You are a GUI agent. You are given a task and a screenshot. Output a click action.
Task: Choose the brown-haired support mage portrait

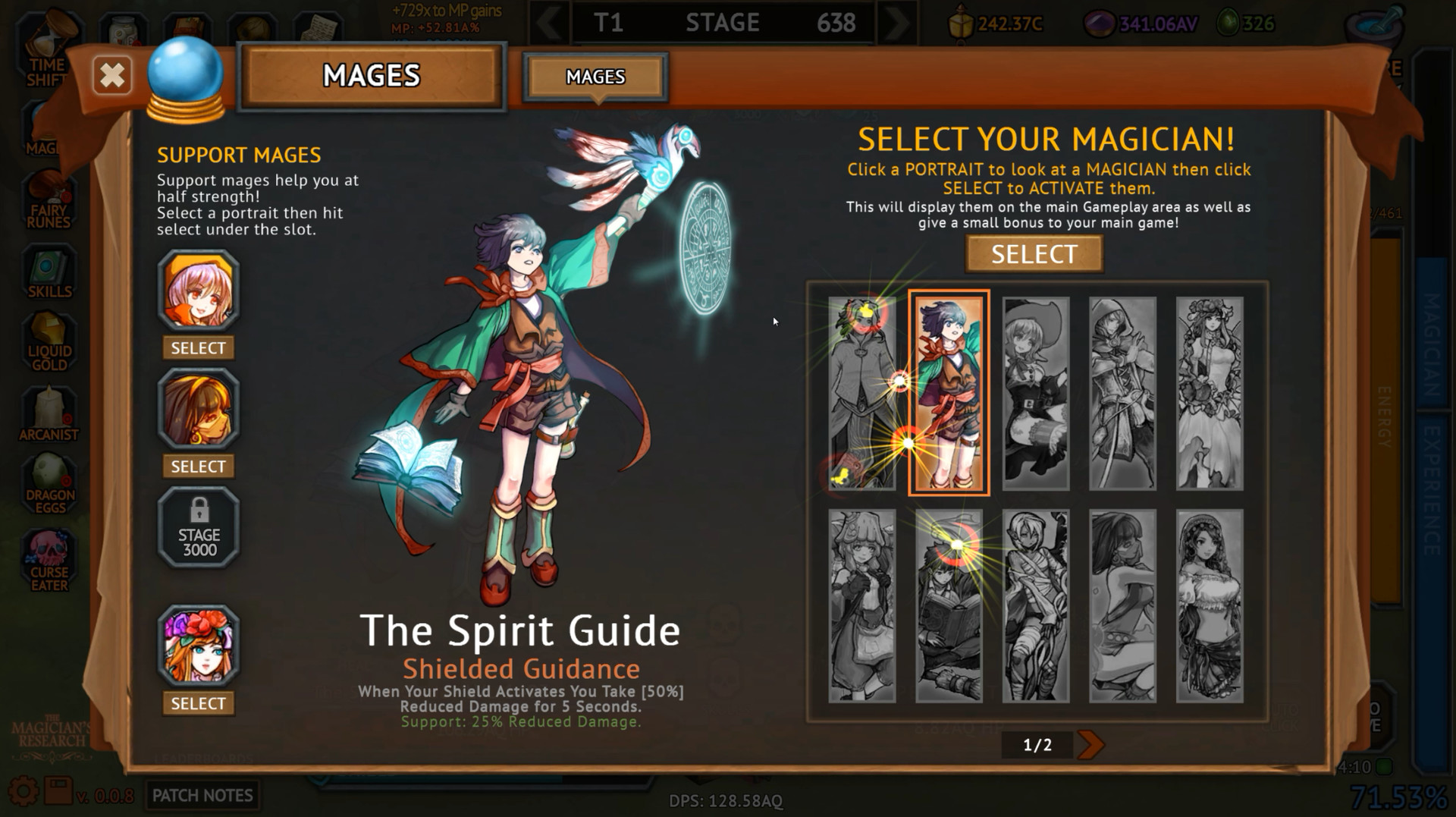click(x=199, y=409)
